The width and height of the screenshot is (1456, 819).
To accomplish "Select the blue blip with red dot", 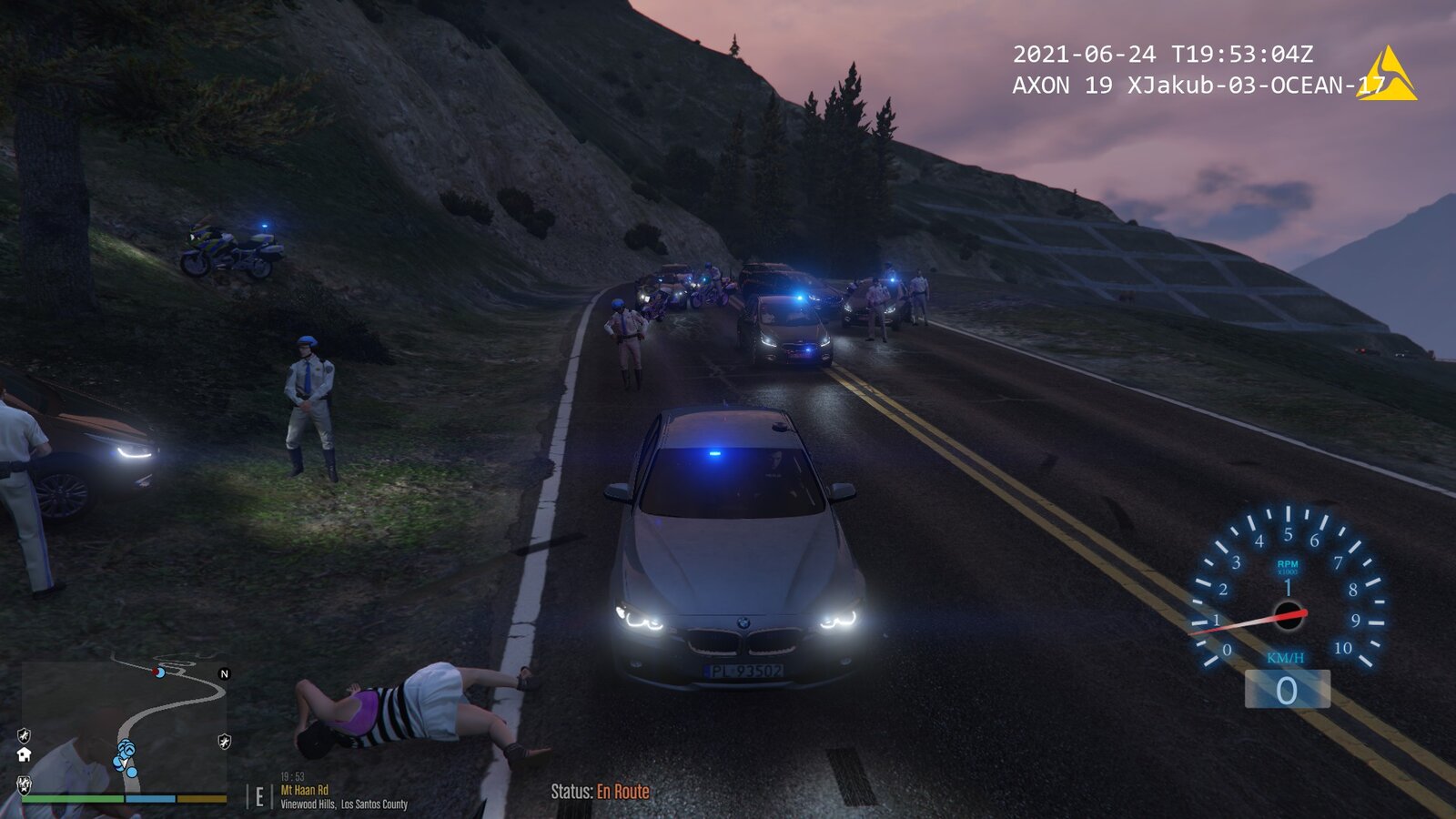I will [x=159, y=672].
